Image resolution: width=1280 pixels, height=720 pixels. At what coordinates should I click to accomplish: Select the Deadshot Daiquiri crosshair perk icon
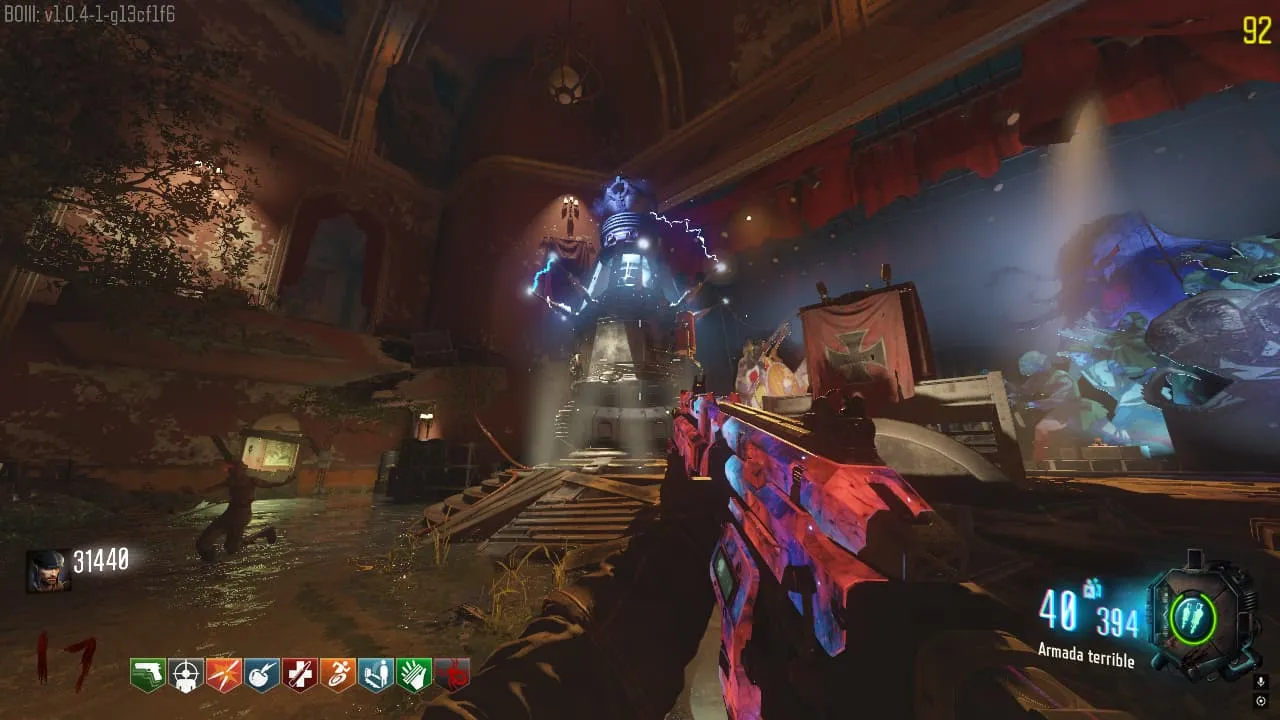click(x=185, y=675)
